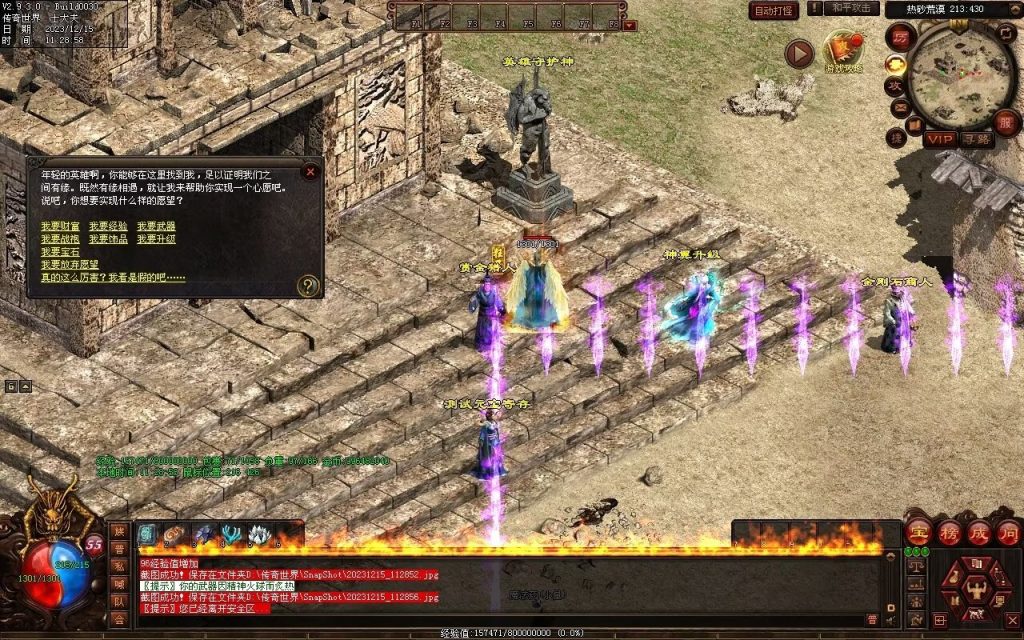1024x640 pixels.
Task: Choose the 我要战袍 option
Action: 60,240
